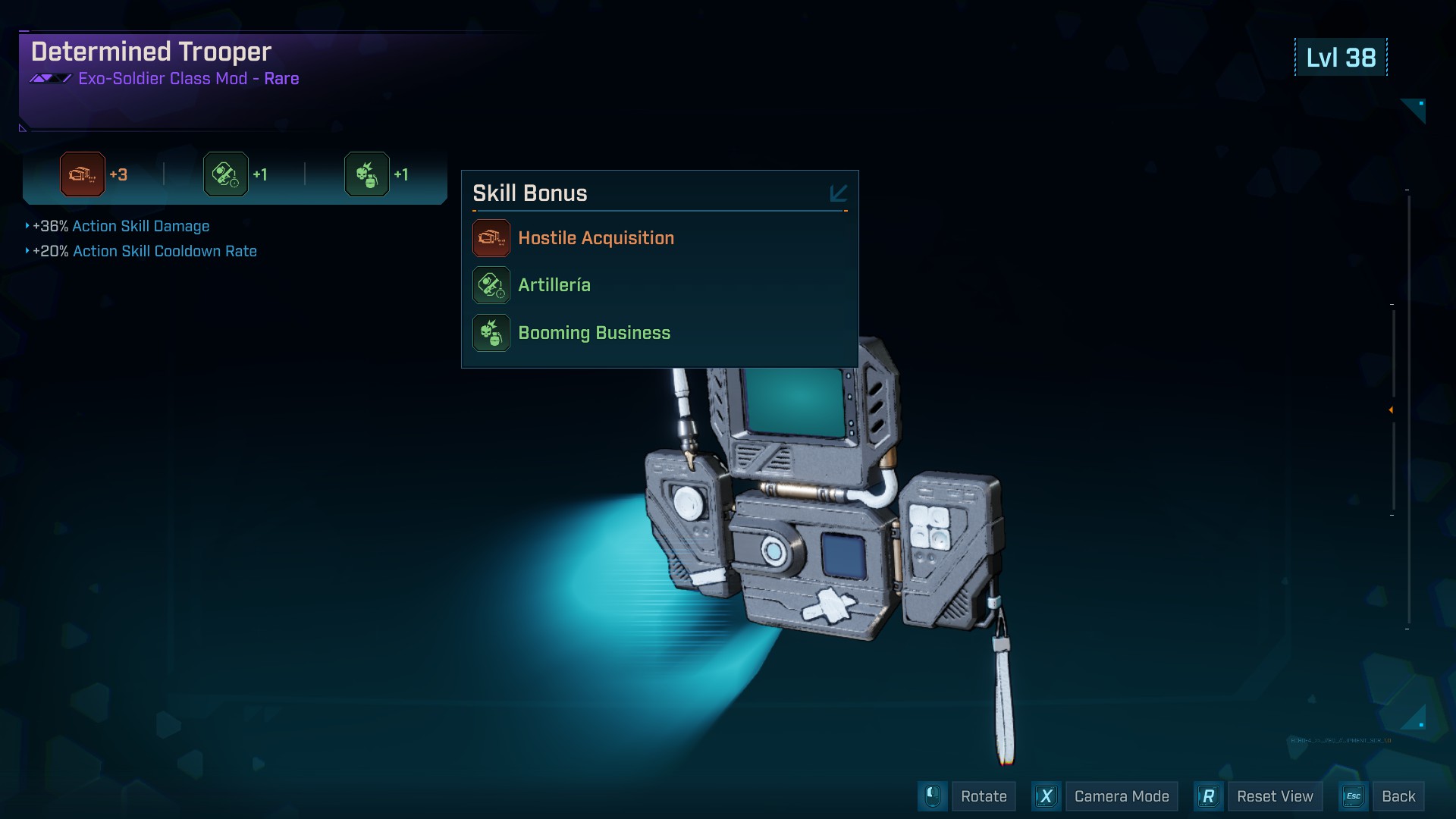Viewport: 1456px width, 819px height.
Task: Click the R key icon near Reset View
Action: [x=1209, y=796]
